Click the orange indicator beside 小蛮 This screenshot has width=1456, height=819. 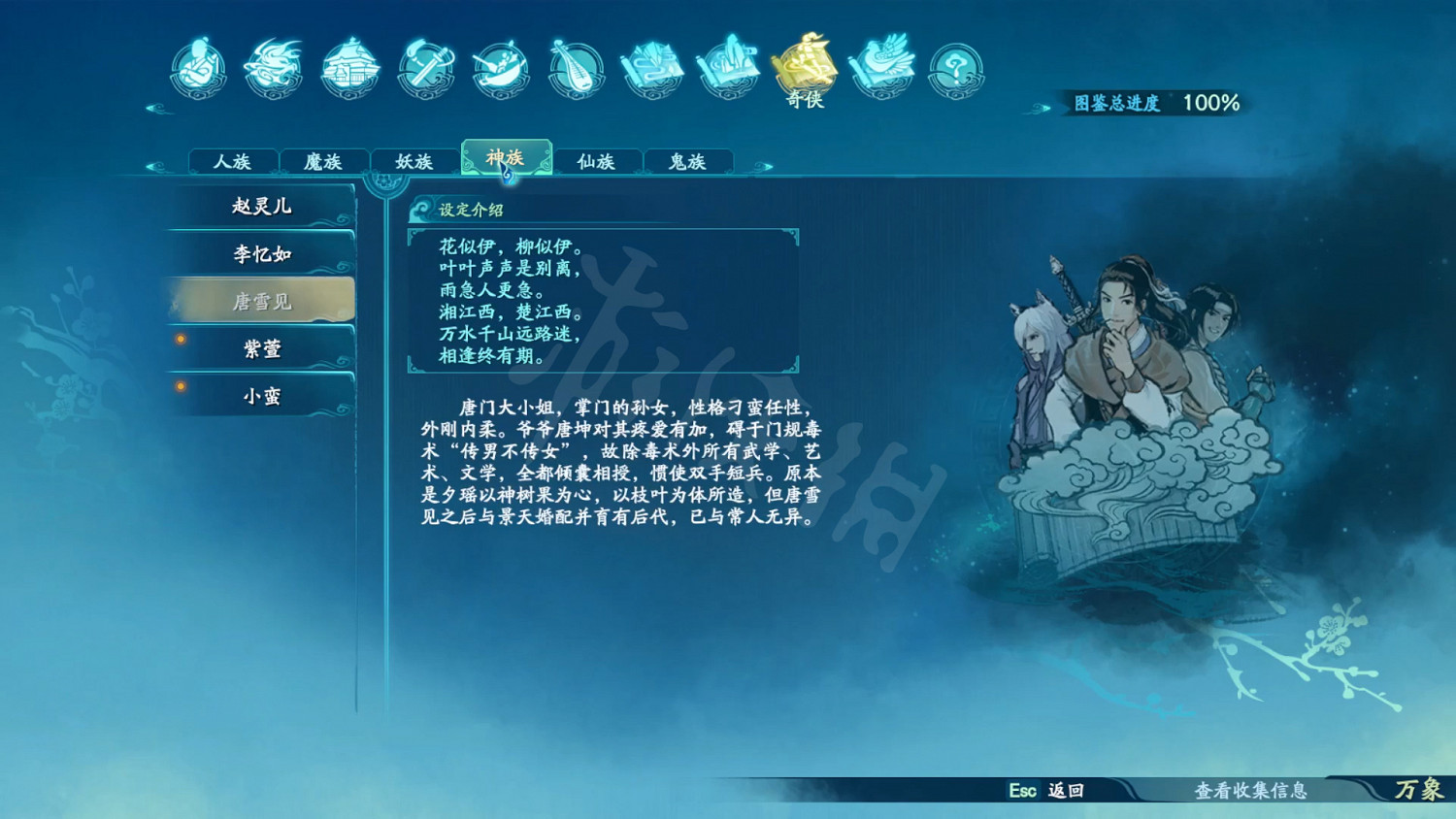coord(180,386)
